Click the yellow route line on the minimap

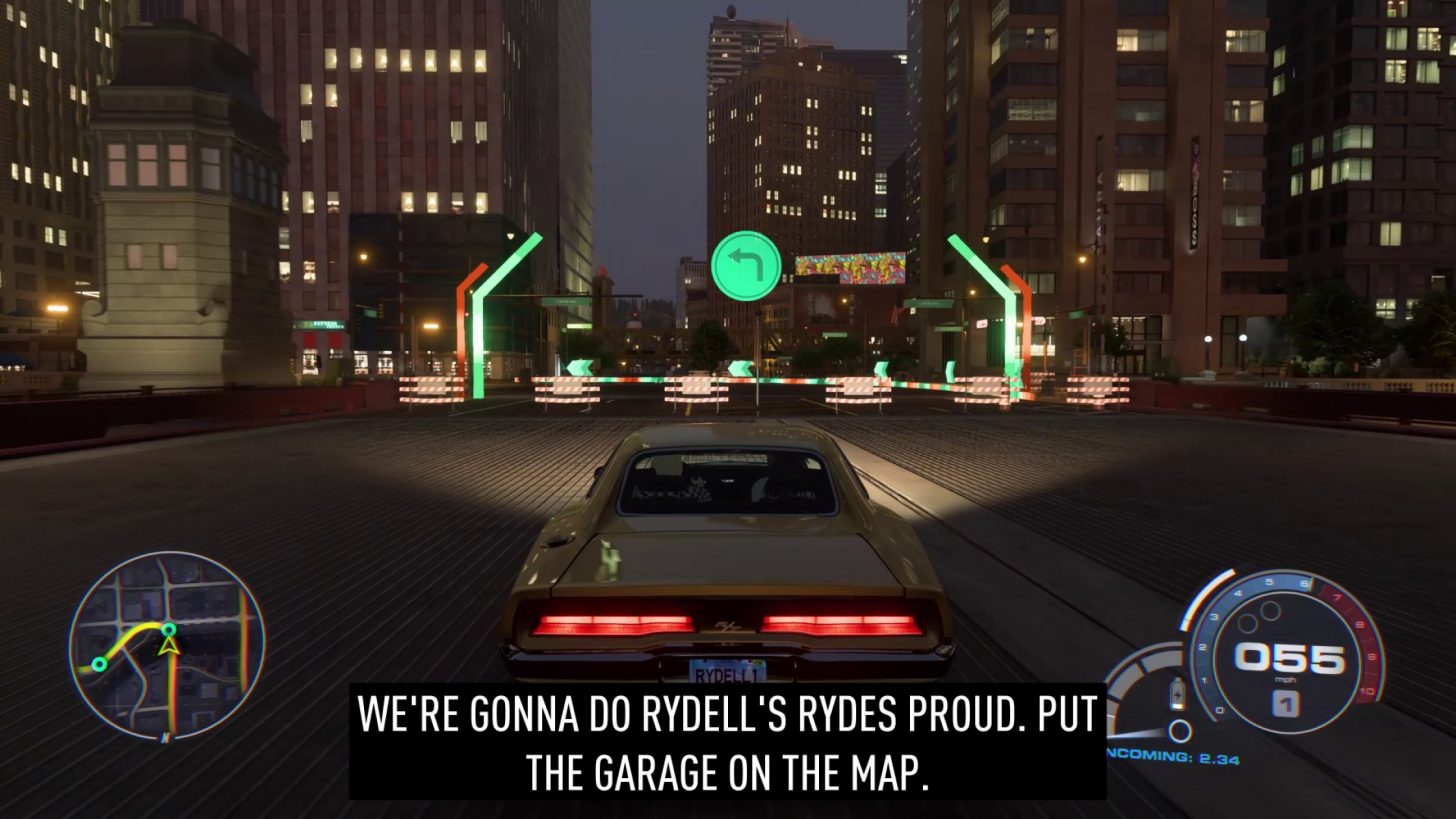pos(133,631)
